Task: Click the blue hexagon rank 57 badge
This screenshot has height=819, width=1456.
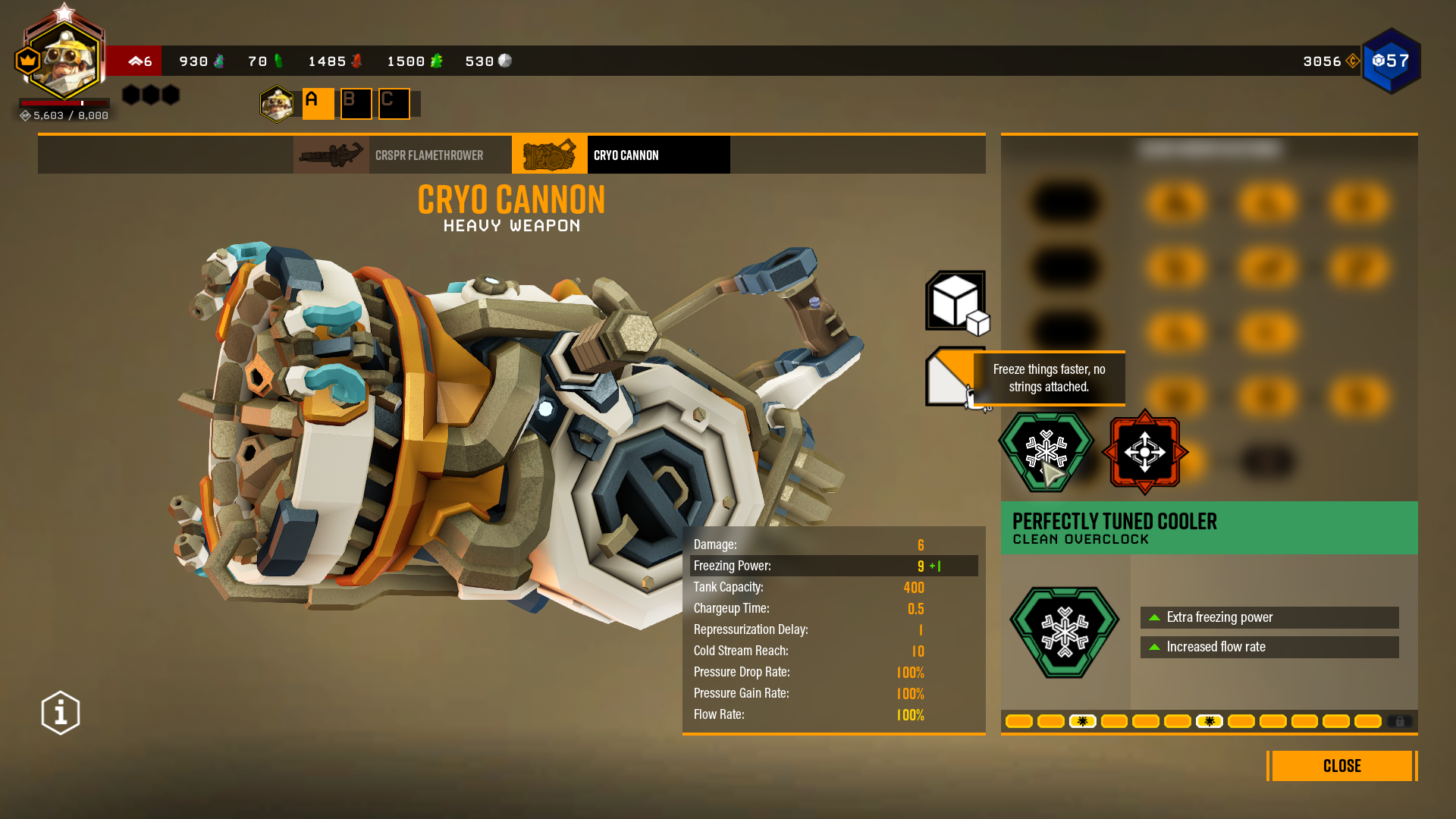Action: point(1391,61)
